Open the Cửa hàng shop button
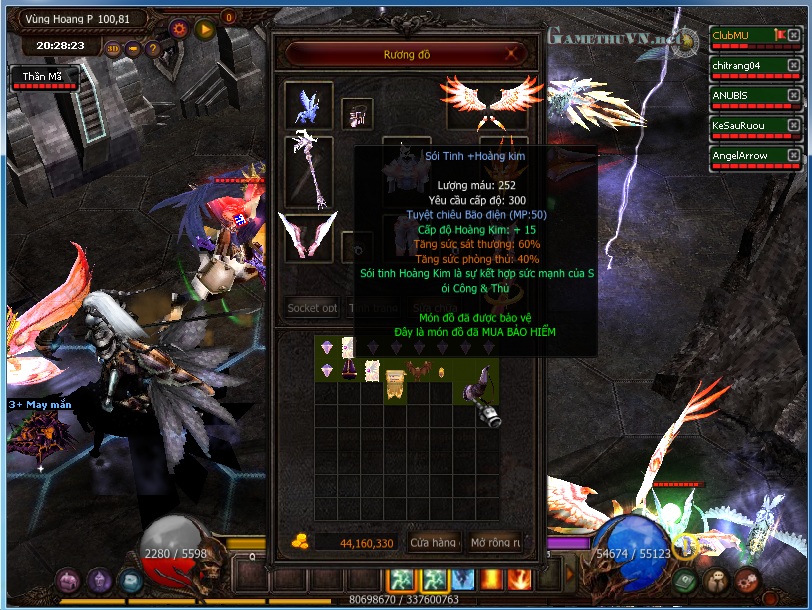Viewport: 812px width, 610px height. (x=433, y=542)
